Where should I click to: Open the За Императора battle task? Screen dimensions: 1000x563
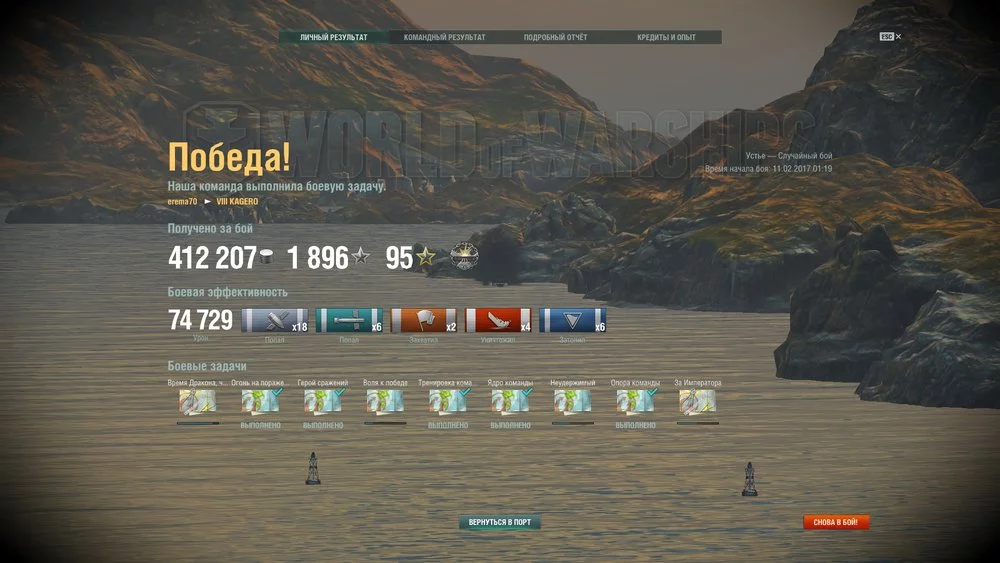point(697,402)
